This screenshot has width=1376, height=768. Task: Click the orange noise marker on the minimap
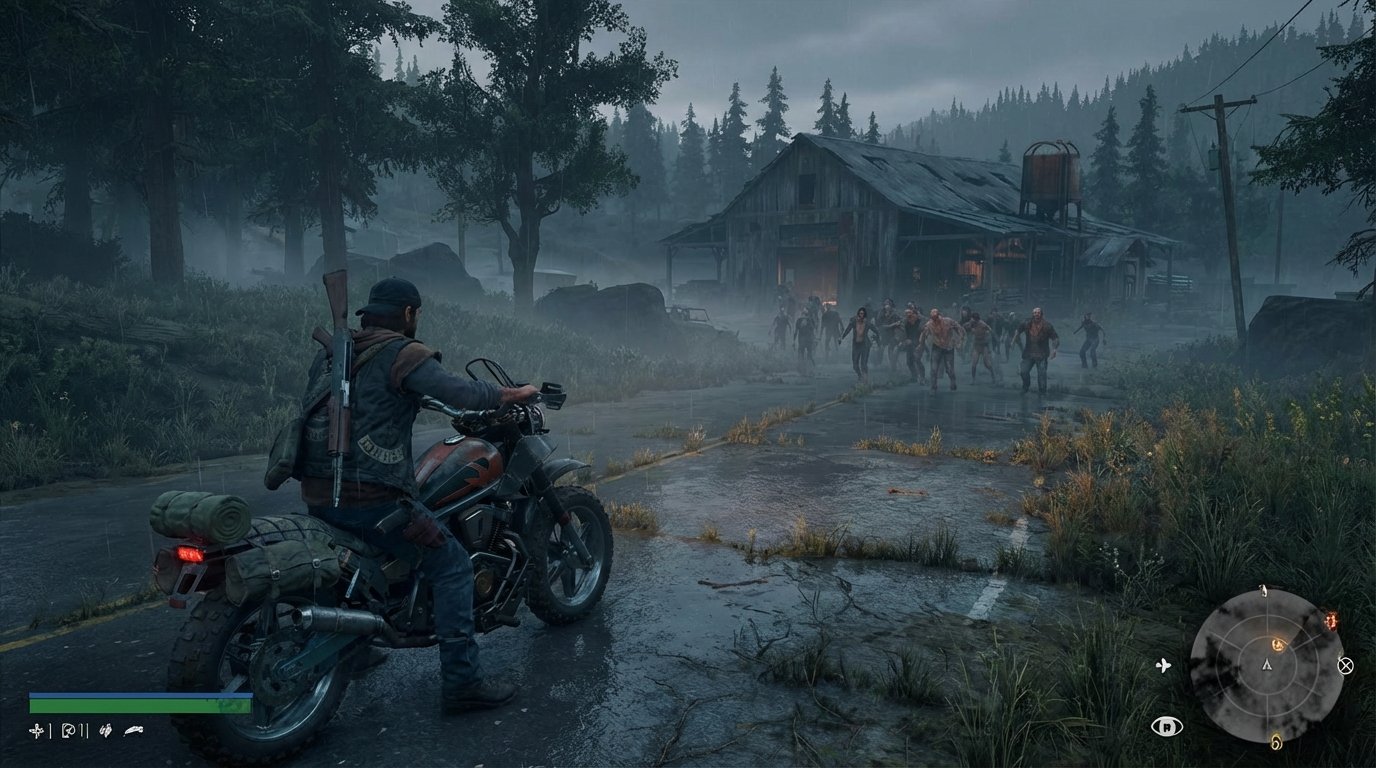[1278, 643]
